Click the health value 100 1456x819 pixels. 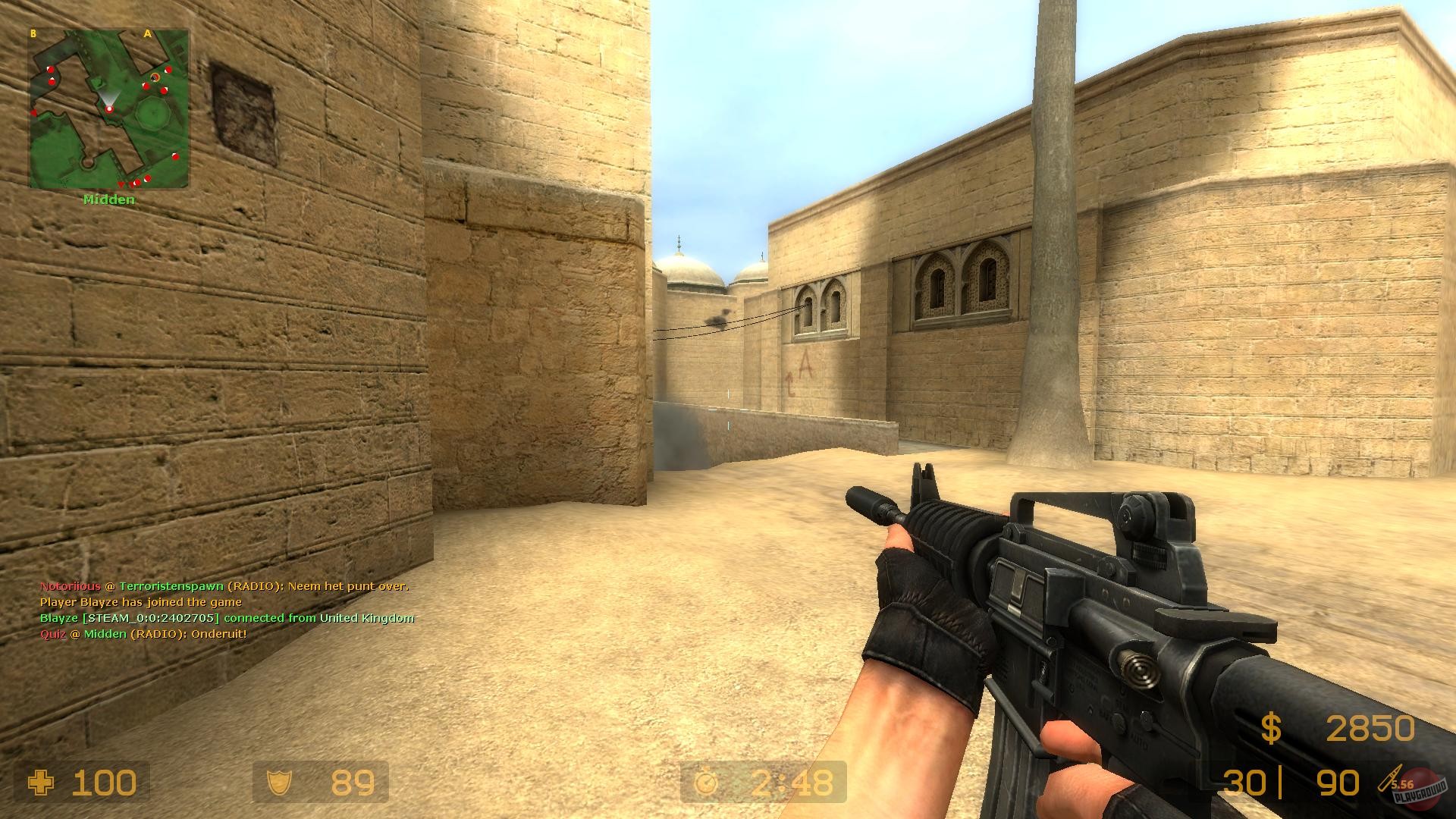coord(106,783)
